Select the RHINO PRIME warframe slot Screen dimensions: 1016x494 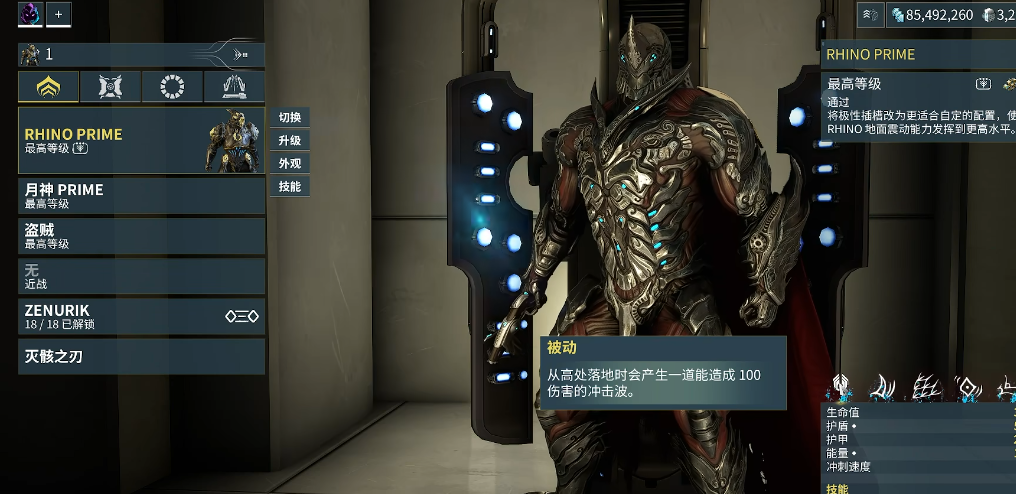[x=141, y=140]
